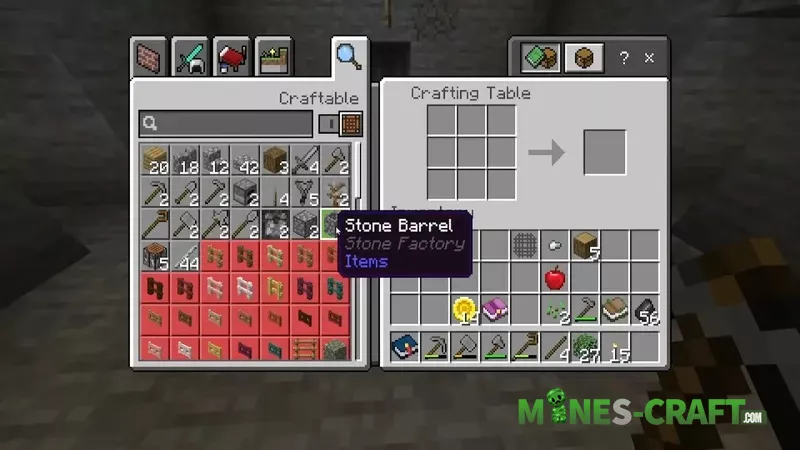Choose the oak planks recipe showing 20

click(155, 160)
